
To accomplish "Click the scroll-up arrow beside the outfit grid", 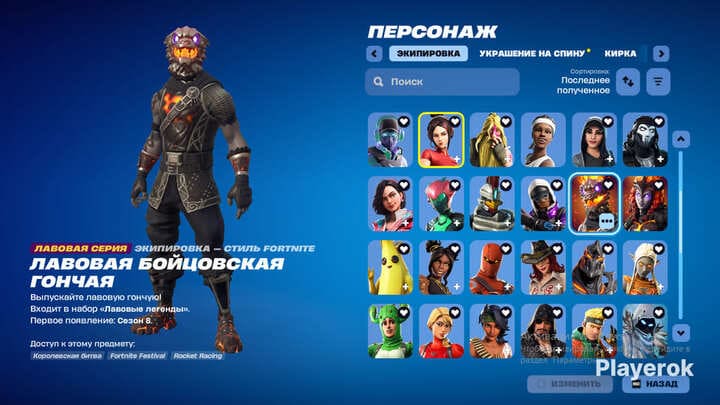I will pyautogui.click(x=681, y=139).
